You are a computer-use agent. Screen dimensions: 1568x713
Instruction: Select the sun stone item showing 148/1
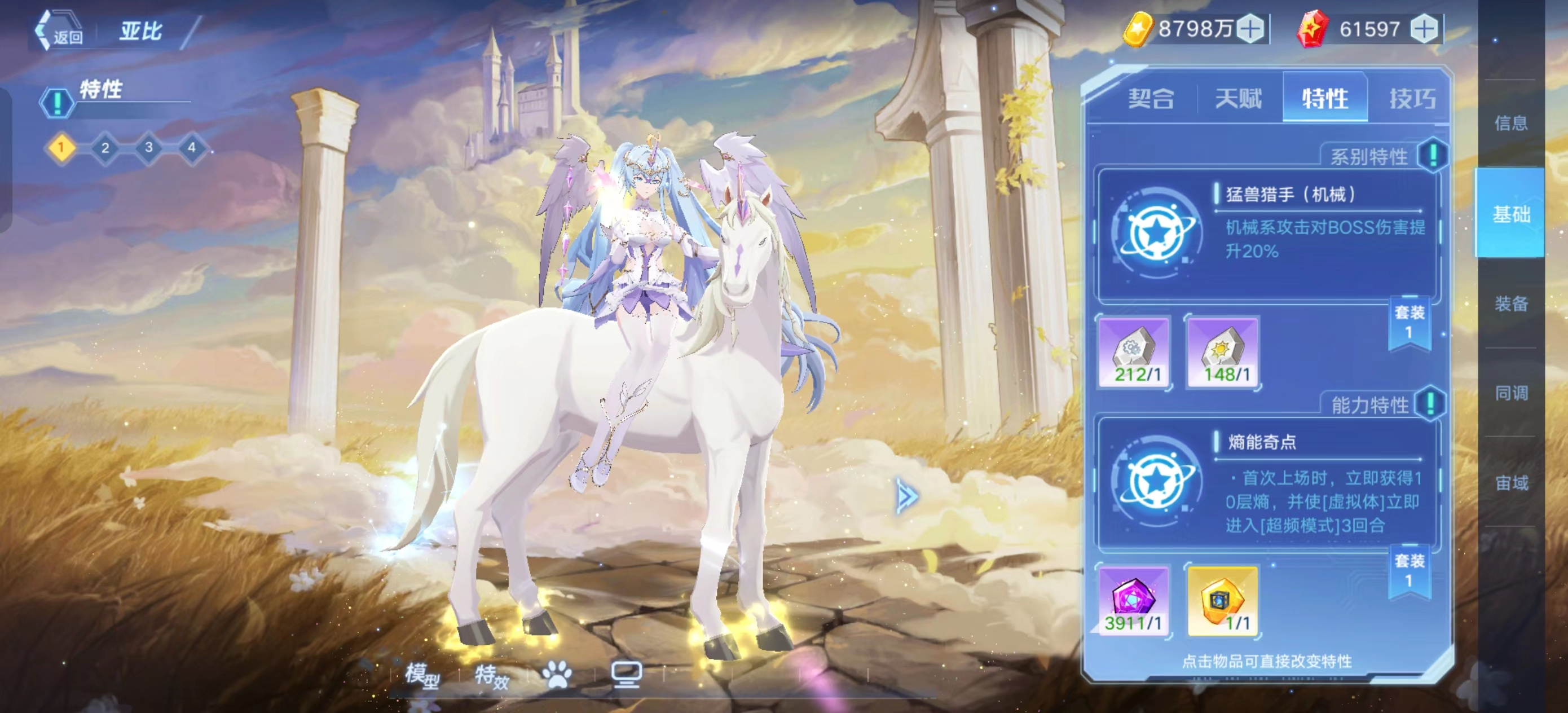click(x=1223, y=352)
